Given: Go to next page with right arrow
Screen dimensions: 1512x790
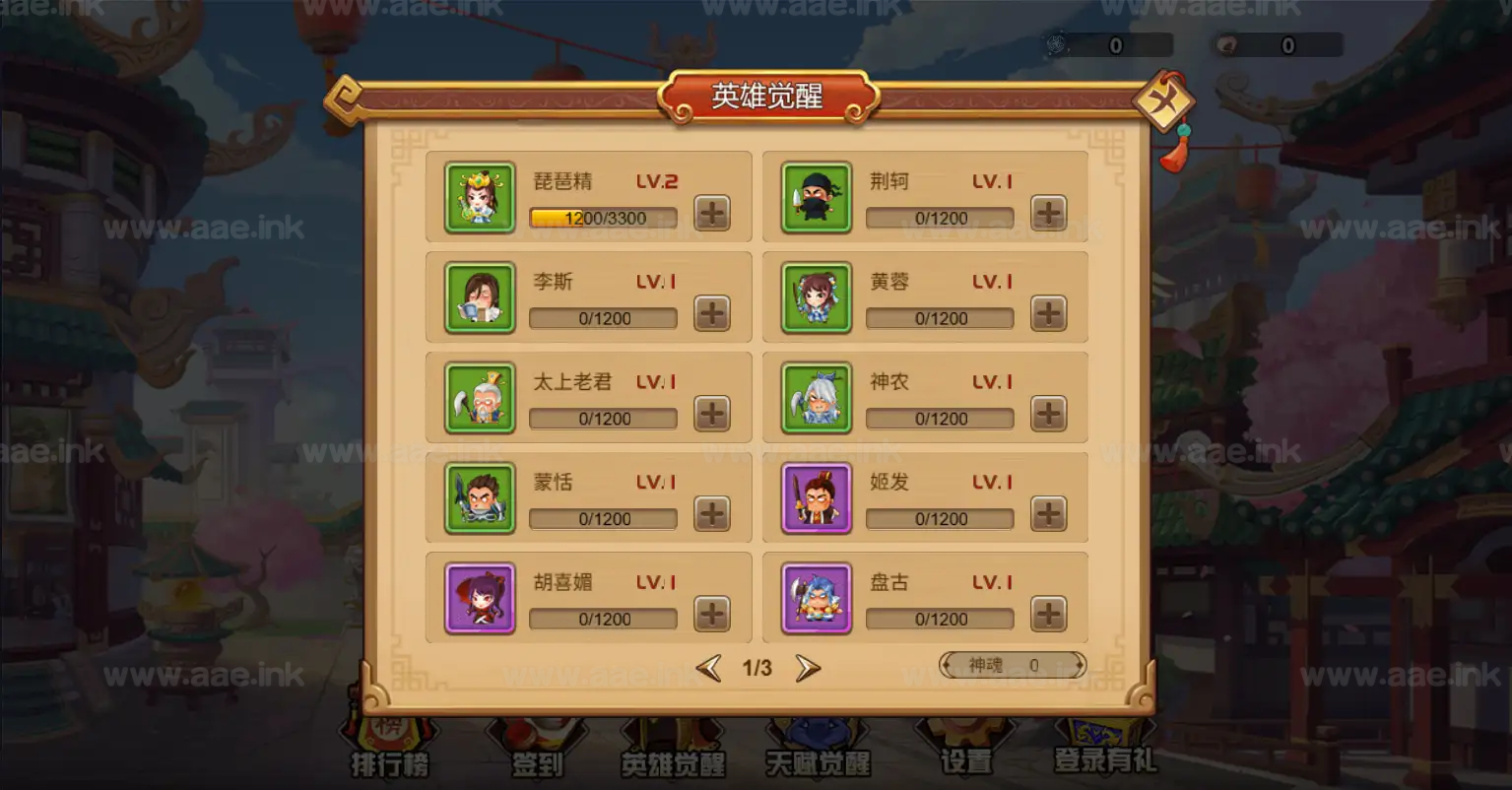Looking at the screenshot, I should click(809, 667).
